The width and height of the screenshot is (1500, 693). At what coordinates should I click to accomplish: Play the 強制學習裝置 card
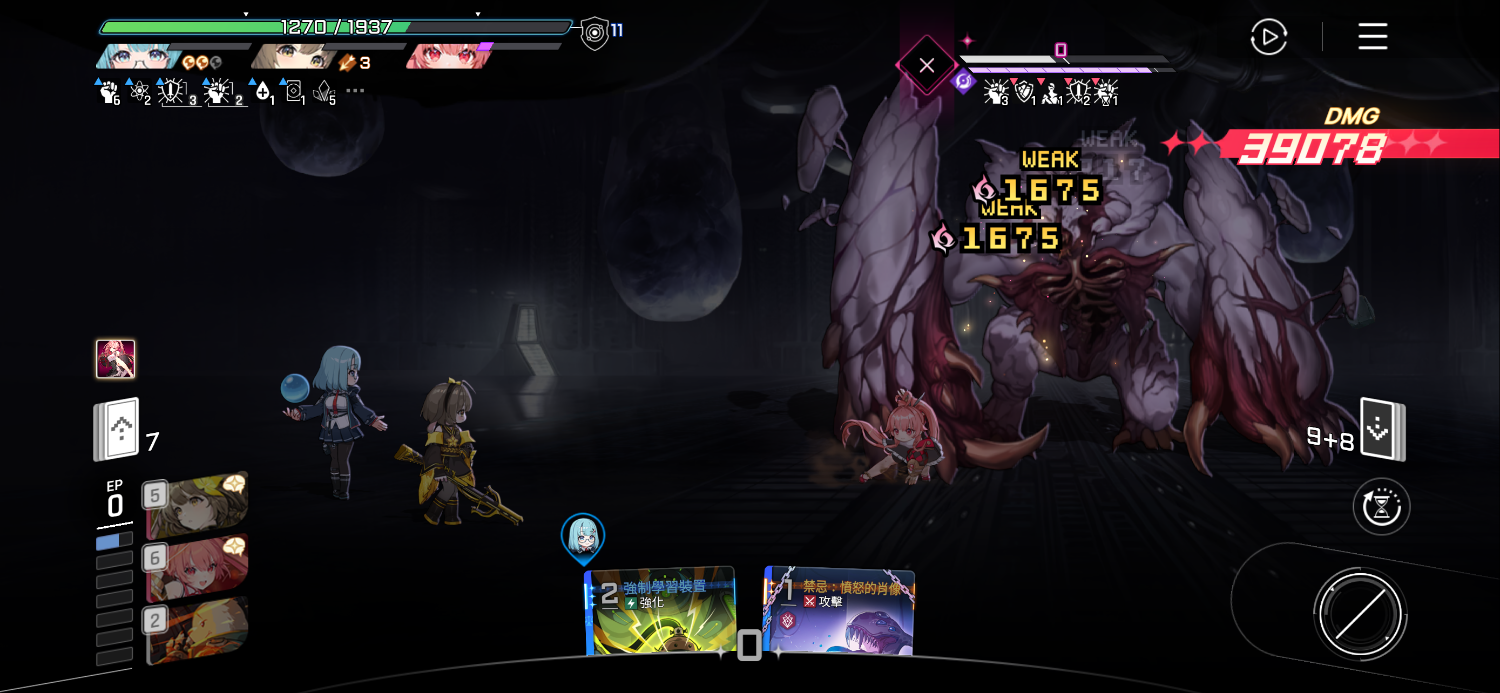point(661,612)
